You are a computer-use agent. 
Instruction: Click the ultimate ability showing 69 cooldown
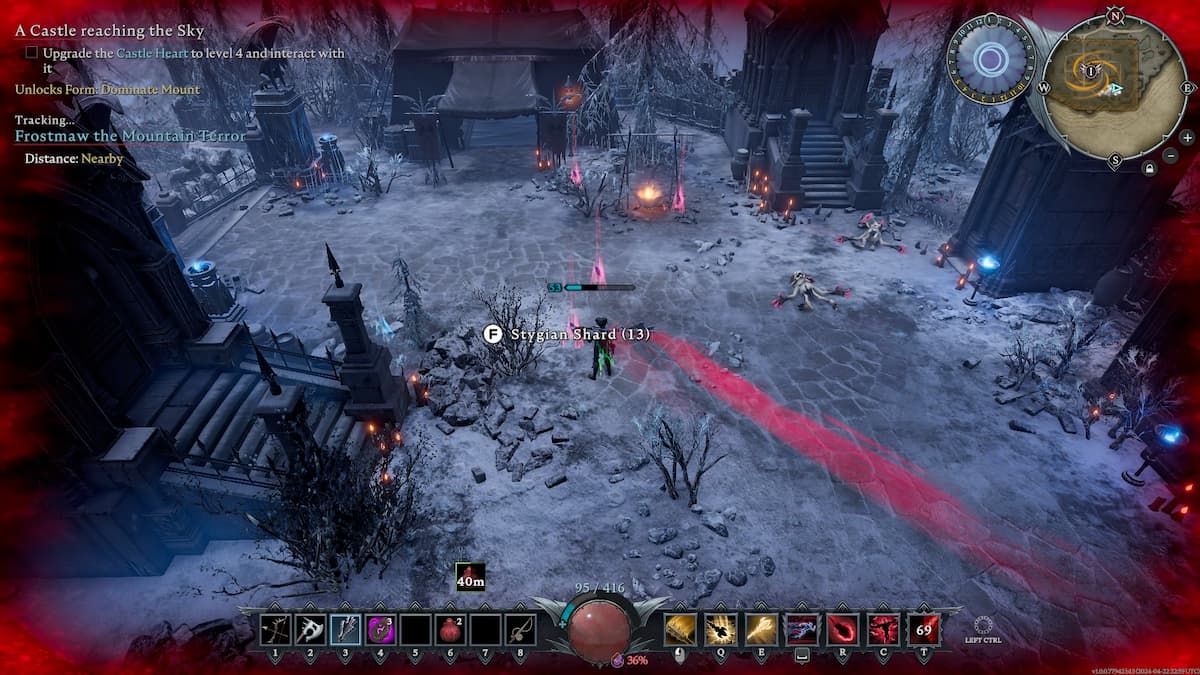point(923,629)
